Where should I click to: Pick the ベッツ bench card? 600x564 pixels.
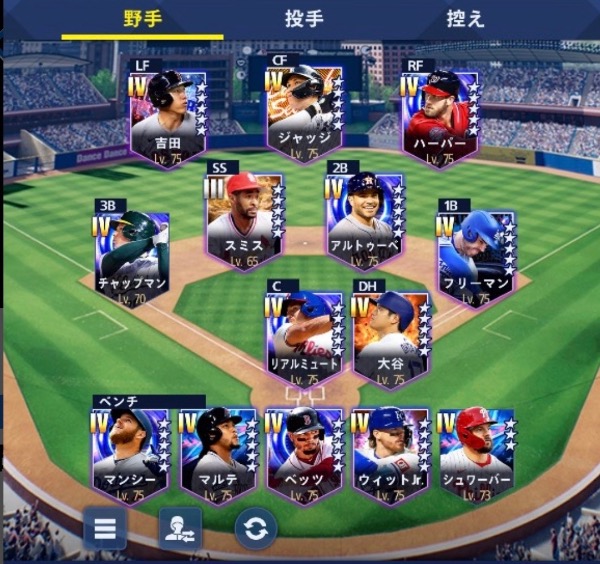305,455
